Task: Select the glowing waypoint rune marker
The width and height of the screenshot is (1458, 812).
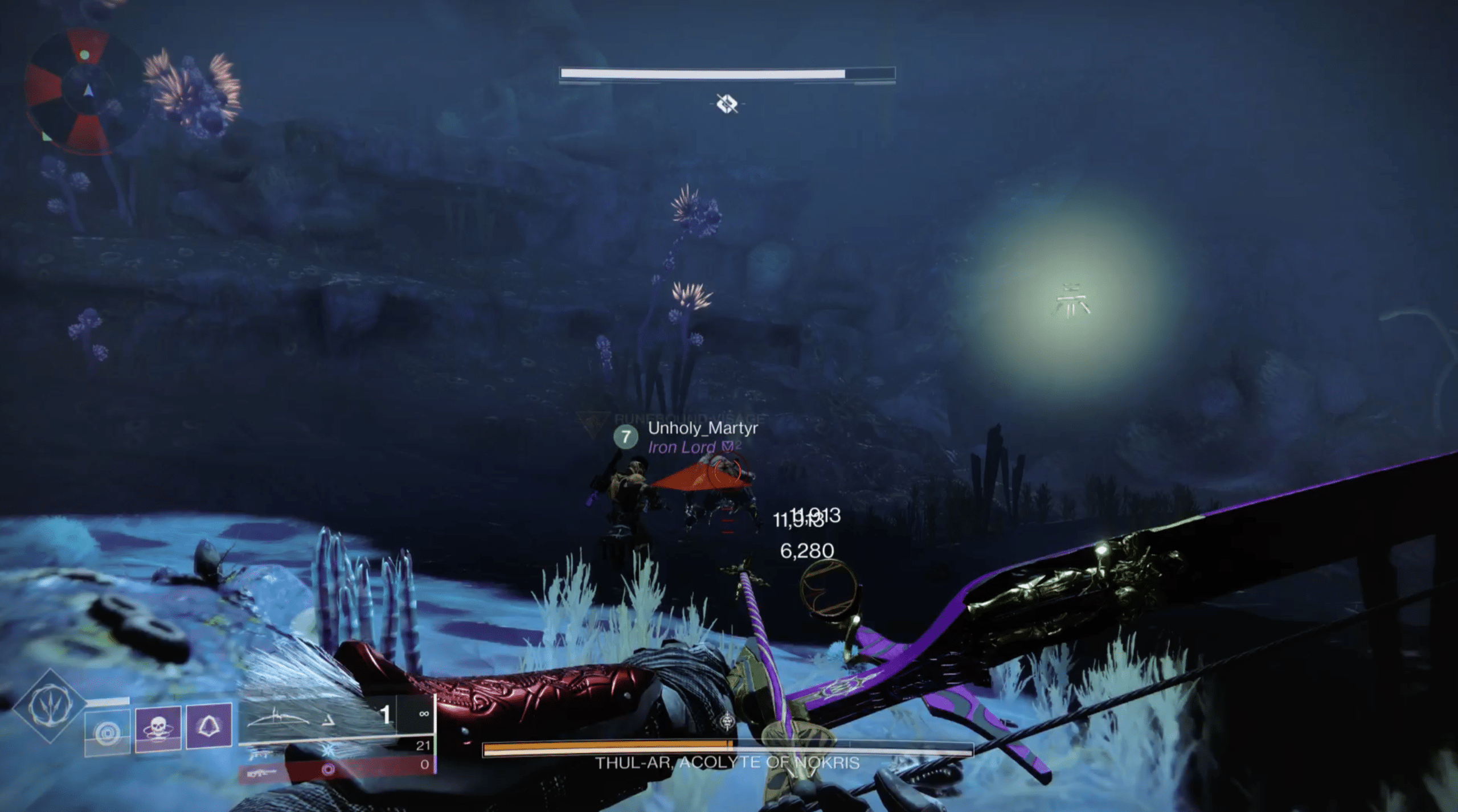Action: pos(1072,300)
